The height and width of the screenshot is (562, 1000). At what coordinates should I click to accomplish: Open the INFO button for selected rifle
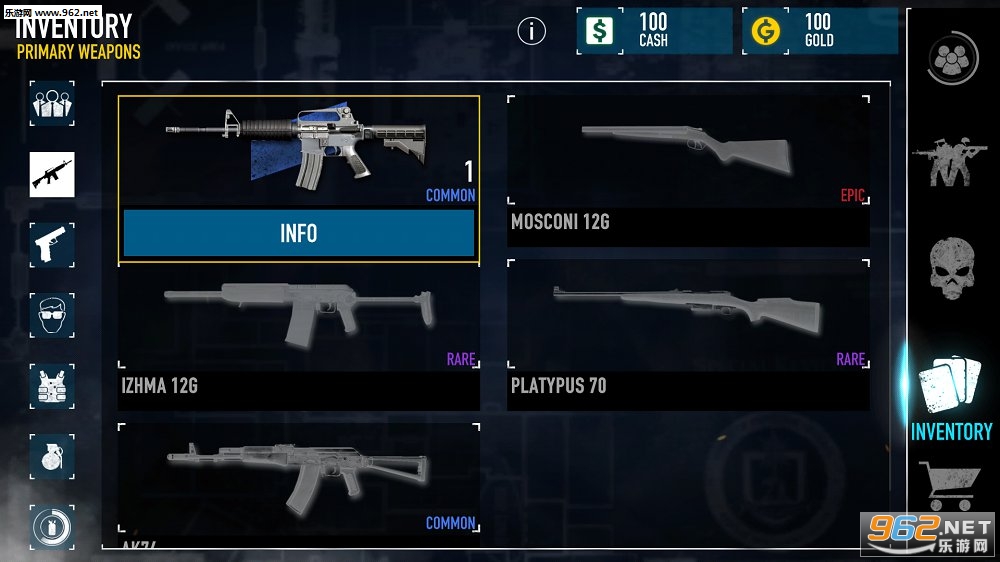click(x=298, y=233)
